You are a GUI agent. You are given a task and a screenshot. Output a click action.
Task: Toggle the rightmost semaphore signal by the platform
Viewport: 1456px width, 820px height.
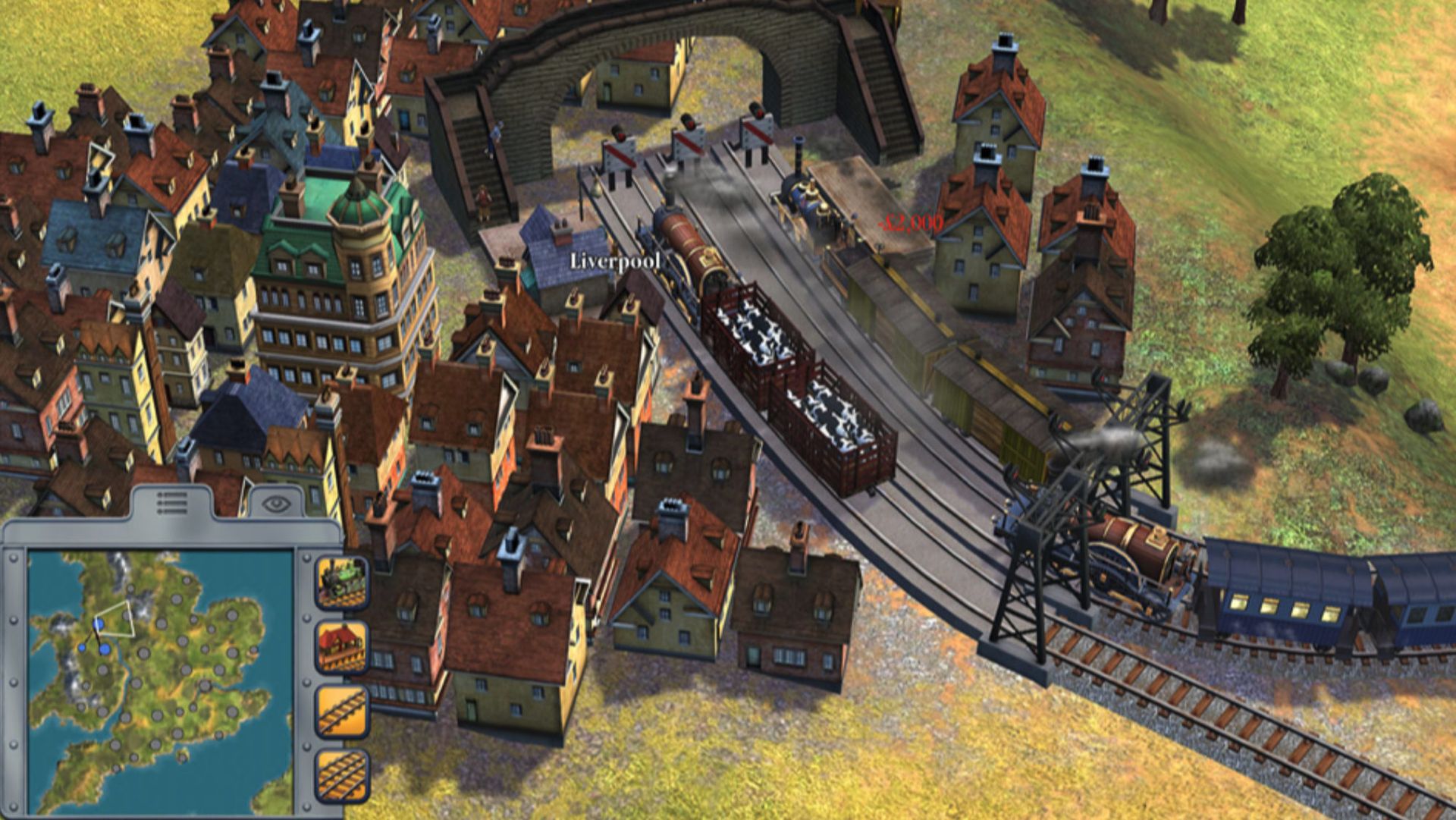coord(755,133)
